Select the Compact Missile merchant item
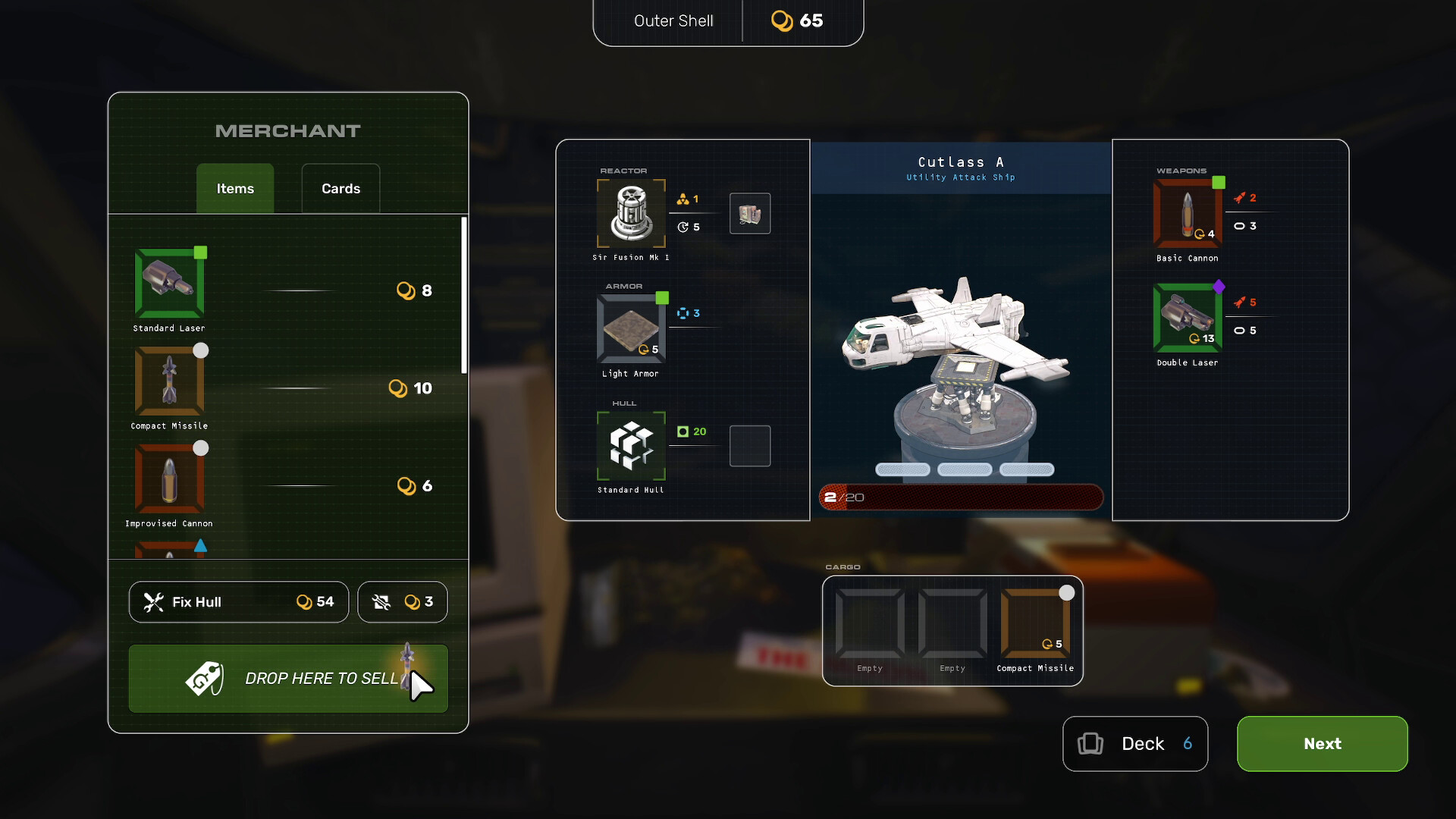The image size is (1456, 819). [x=169, y=381]
